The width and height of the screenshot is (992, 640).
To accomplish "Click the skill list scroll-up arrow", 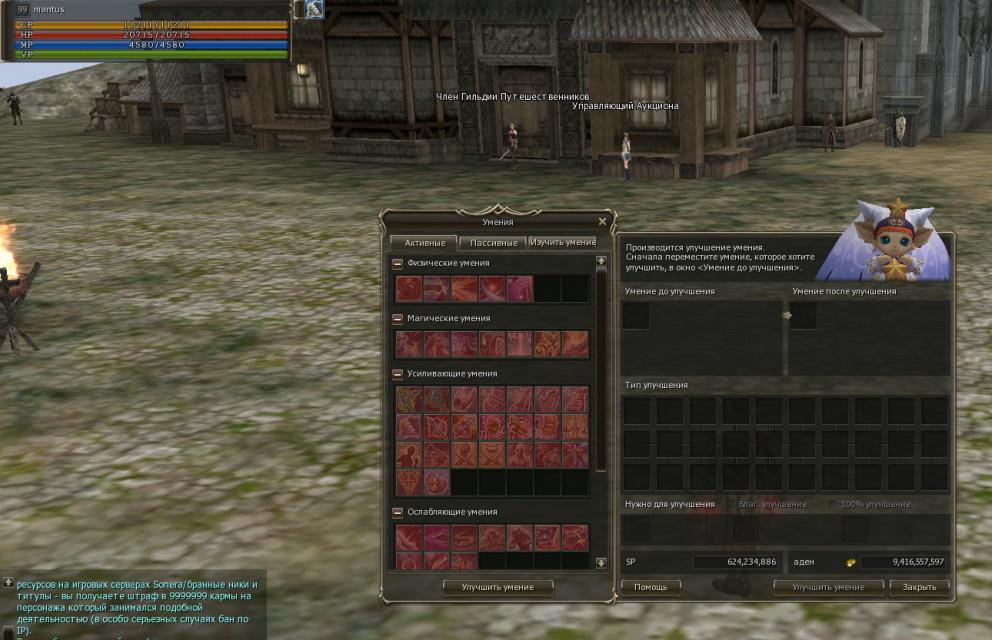I will click(601, 261).
